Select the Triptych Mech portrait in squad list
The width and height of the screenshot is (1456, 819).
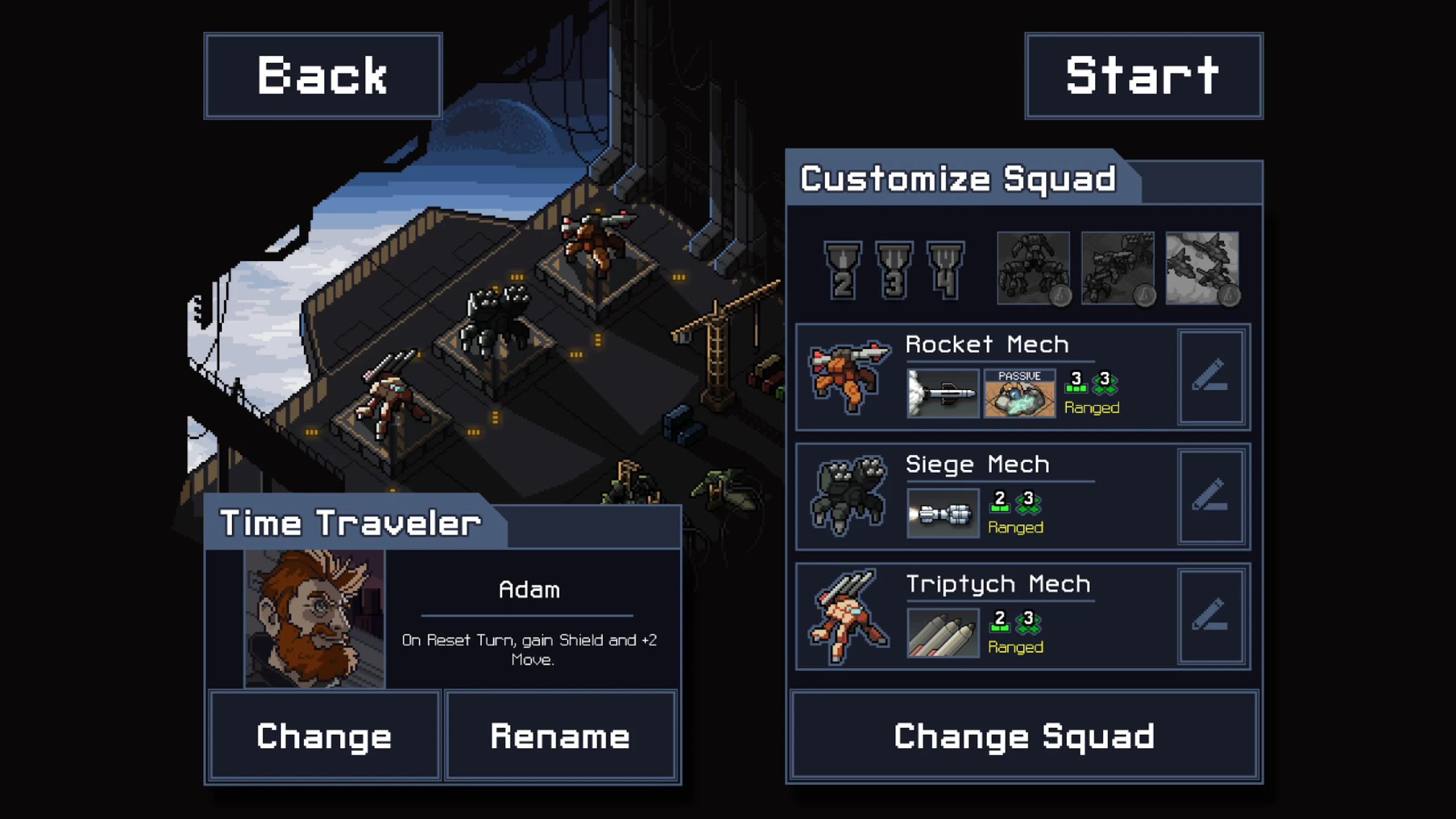[849, 616]
